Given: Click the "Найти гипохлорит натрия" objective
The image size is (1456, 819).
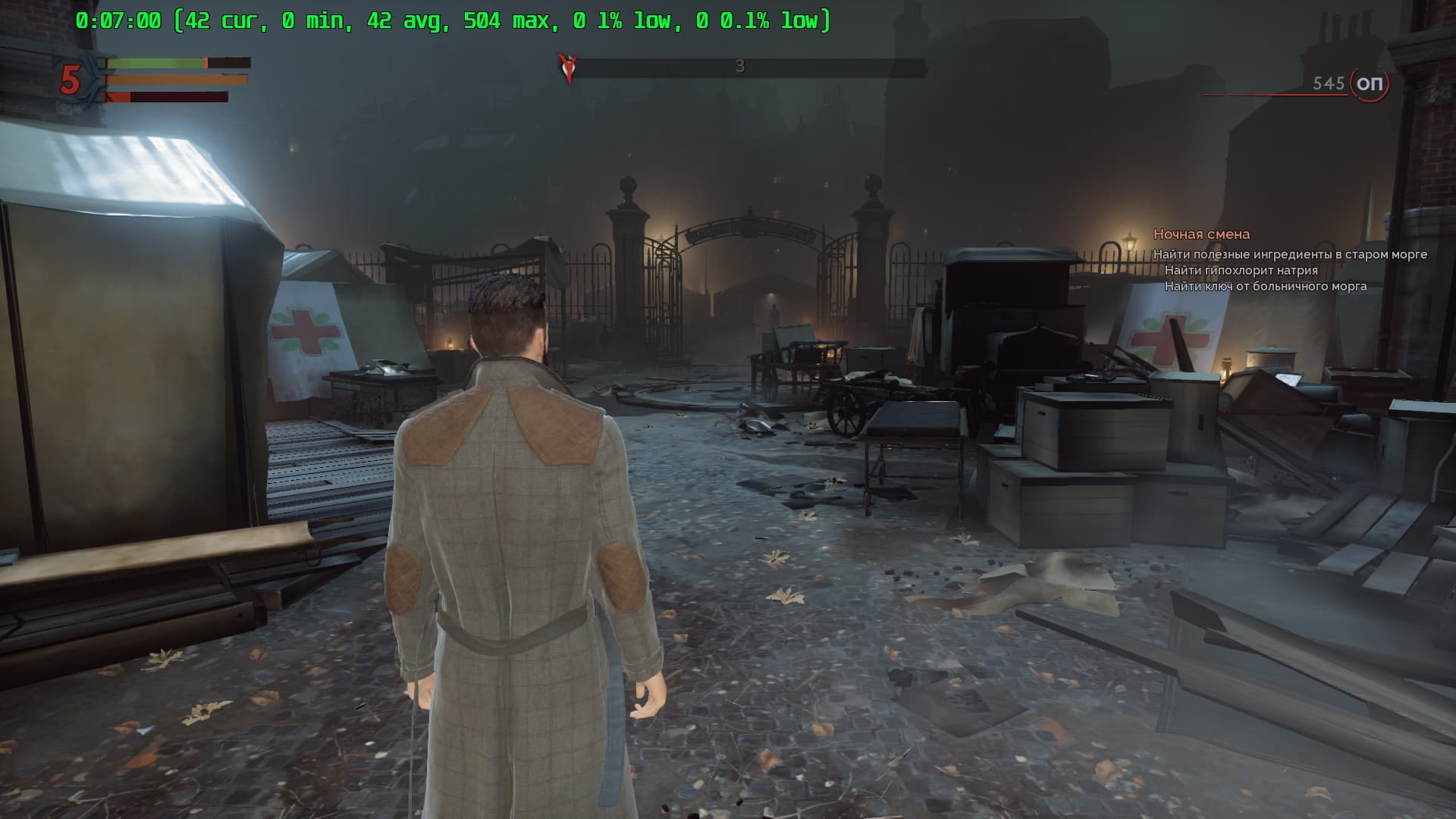Looking at the screenshot, I should [x=1241, y=271].
